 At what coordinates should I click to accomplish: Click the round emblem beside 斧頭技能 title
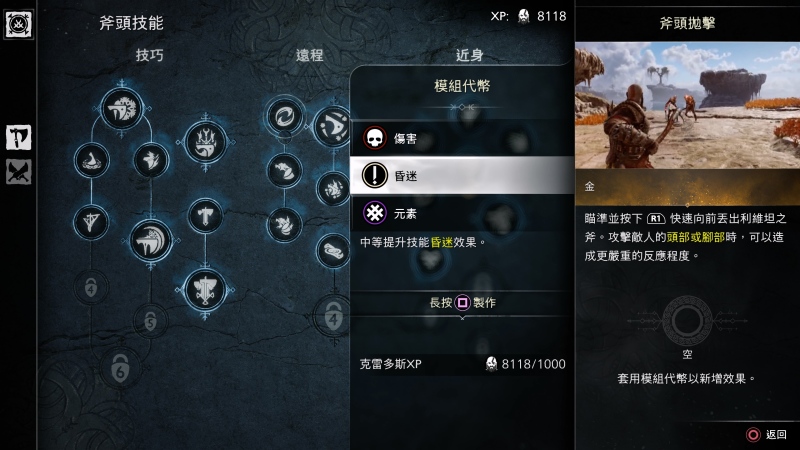[x=18, y=22]
